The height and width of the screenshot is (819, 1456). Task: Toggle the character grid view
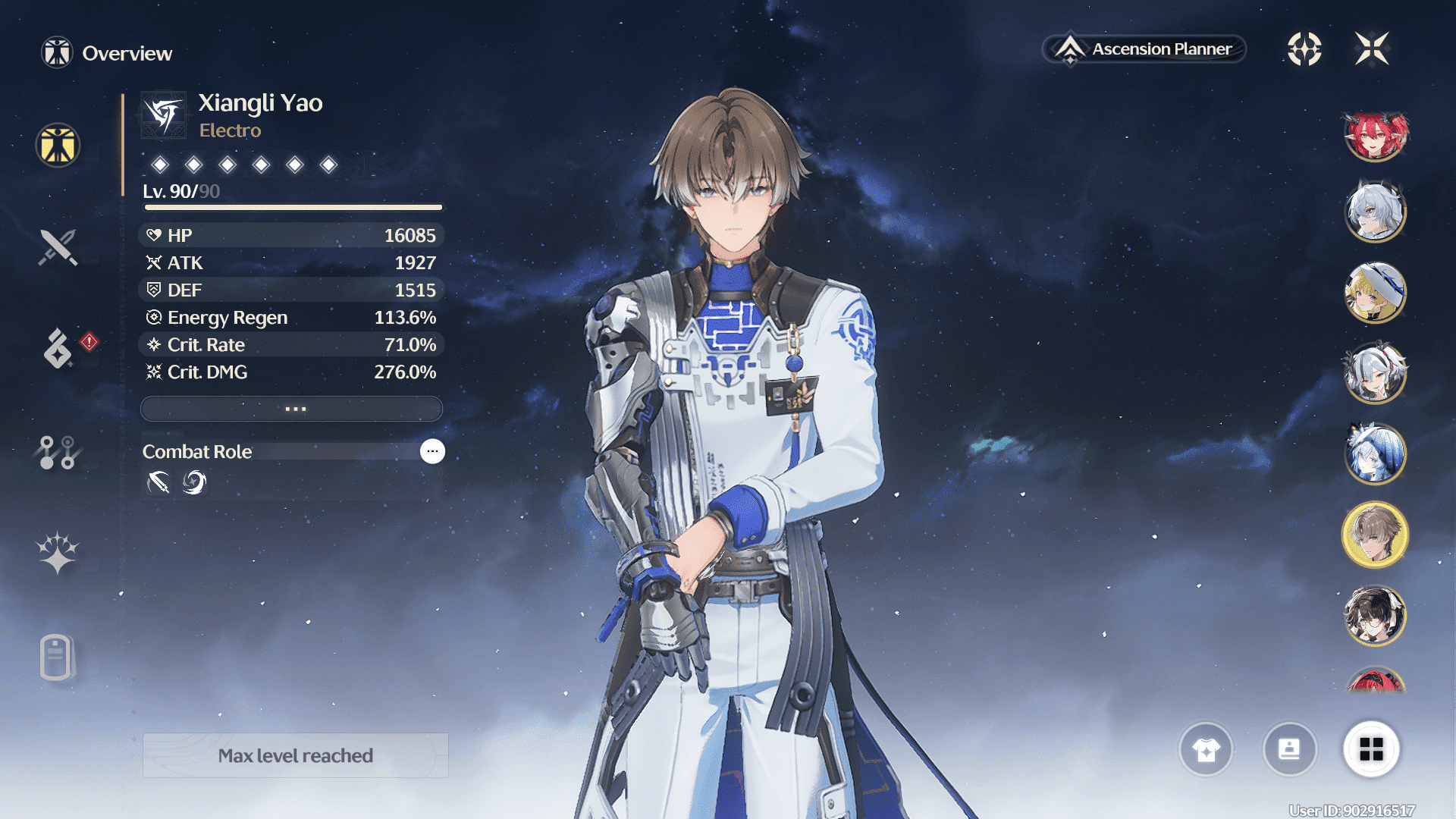click(1371, 750)
